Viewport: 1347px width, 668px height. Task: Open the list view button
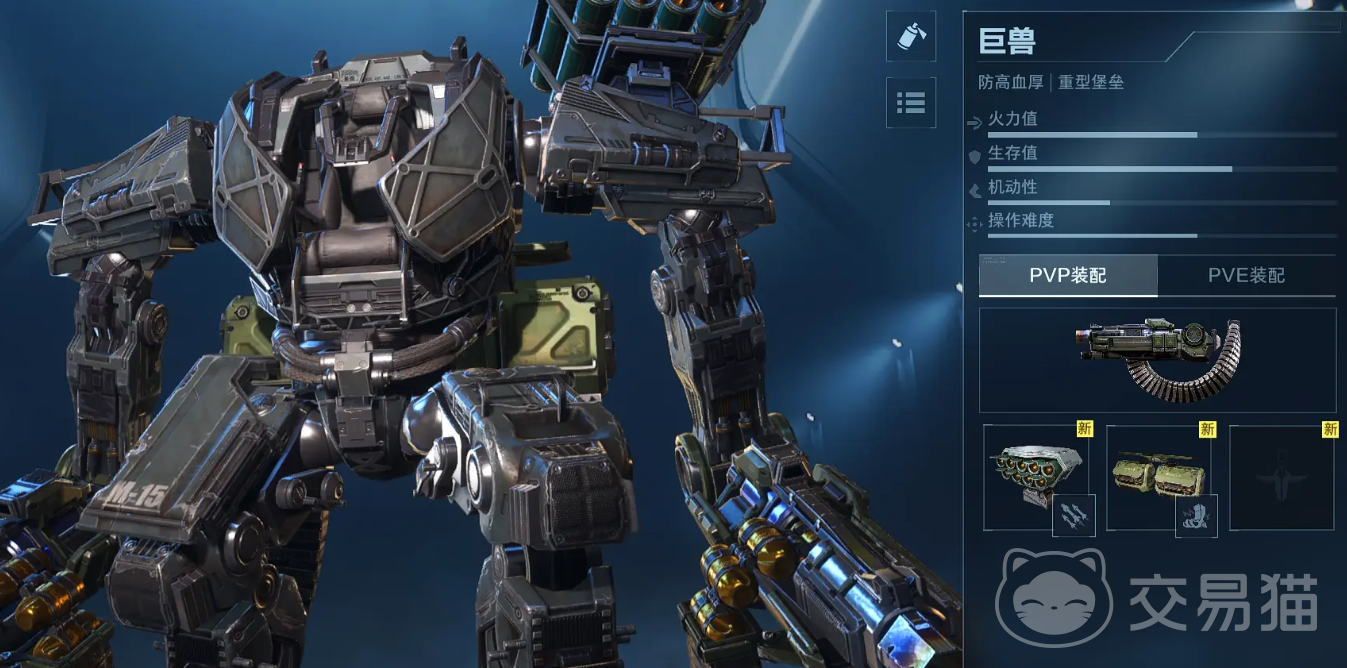[x=911, y=102]
